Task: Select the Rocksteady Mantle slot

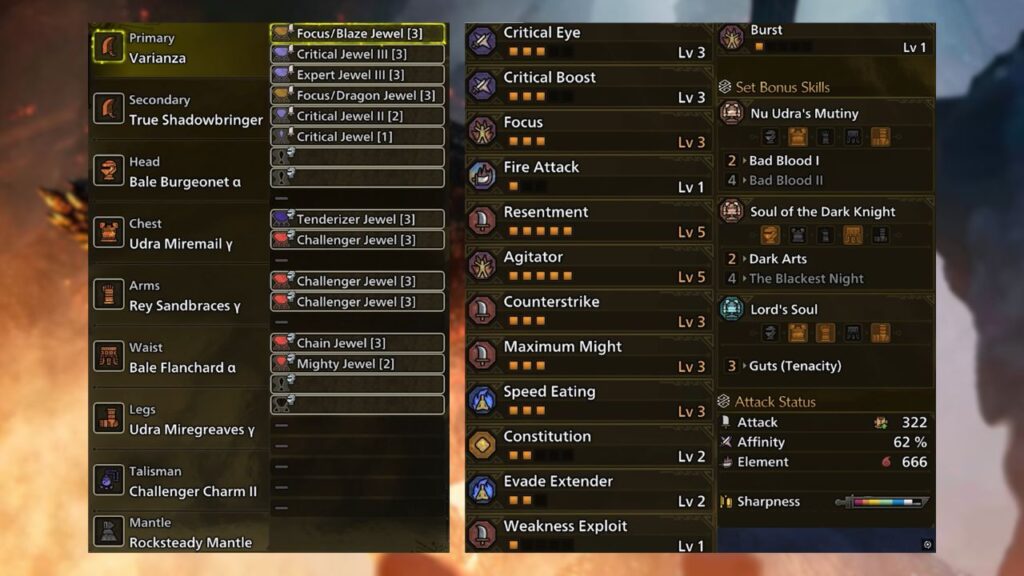Action: pos(178,533)
